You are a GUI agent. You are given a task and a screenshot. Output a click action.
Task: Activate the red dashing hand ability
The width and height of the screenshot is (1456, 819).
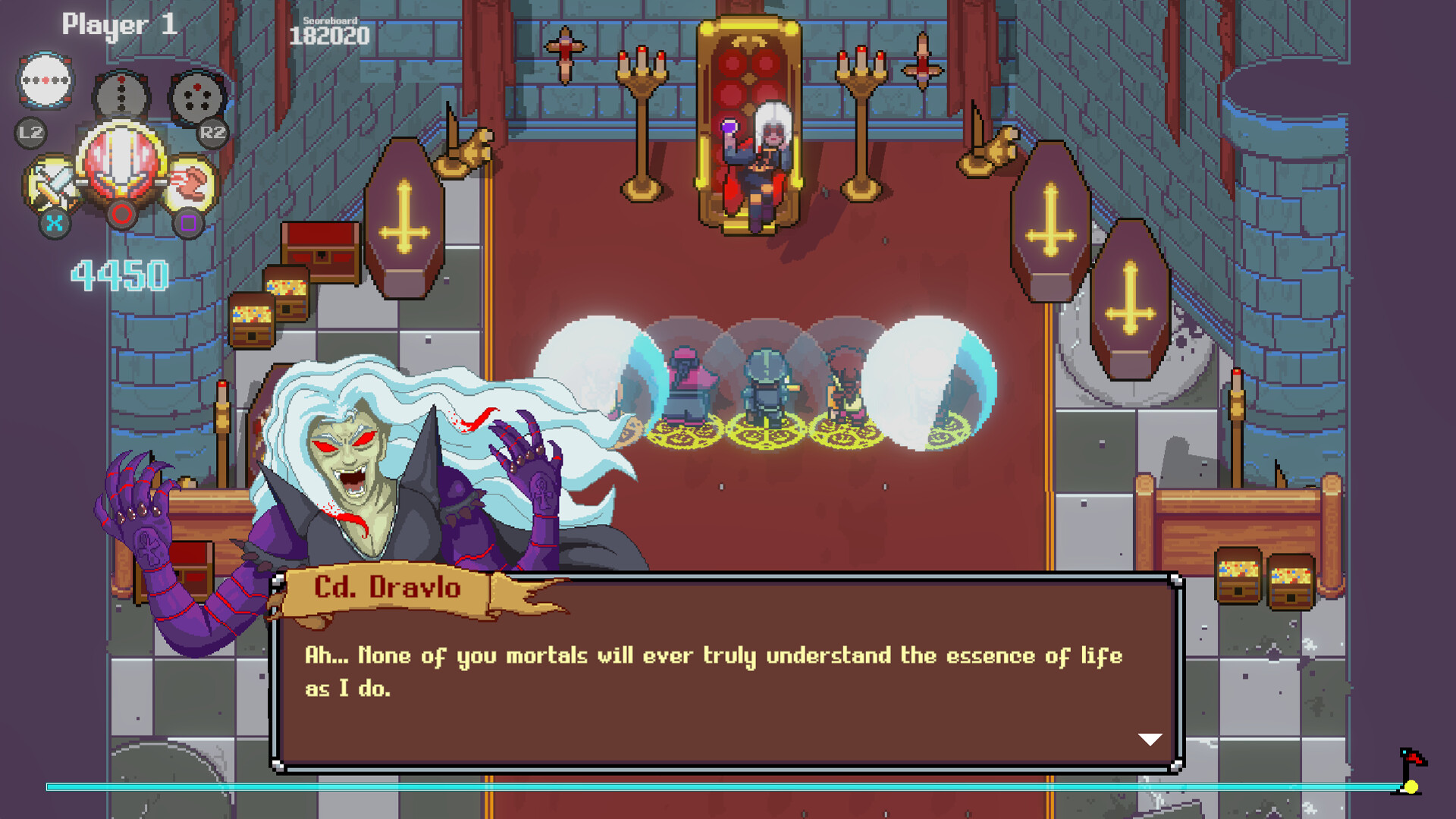coord(190,184)
